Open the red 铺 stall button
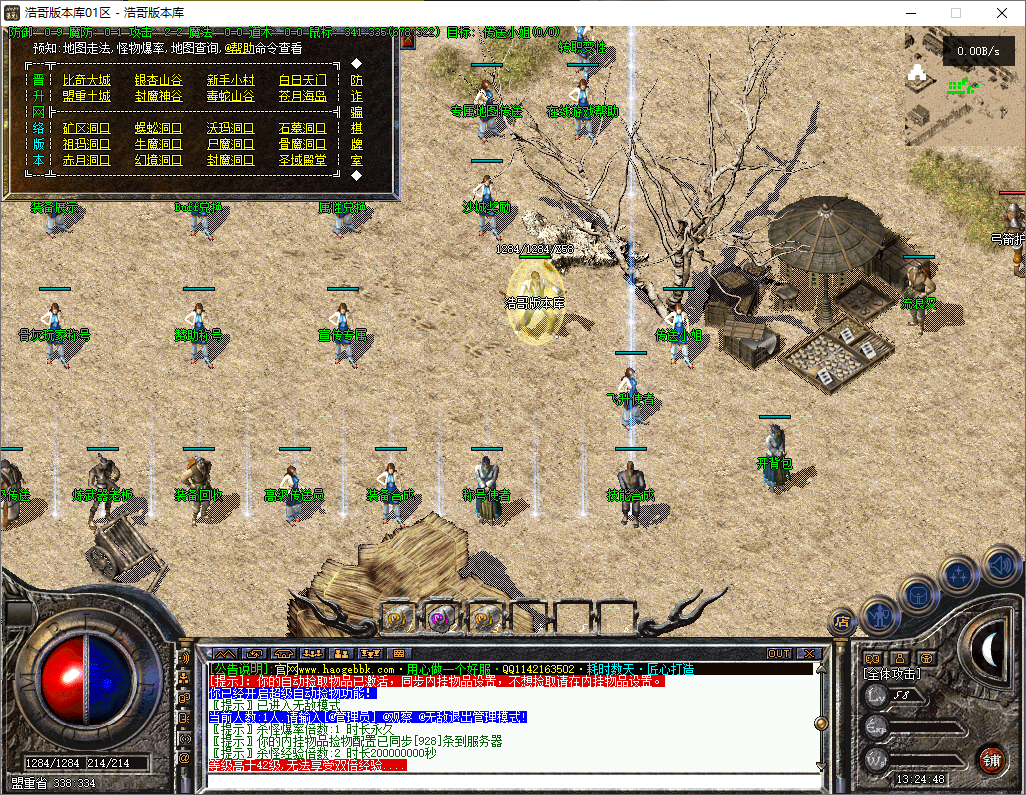 click(990, 759)
